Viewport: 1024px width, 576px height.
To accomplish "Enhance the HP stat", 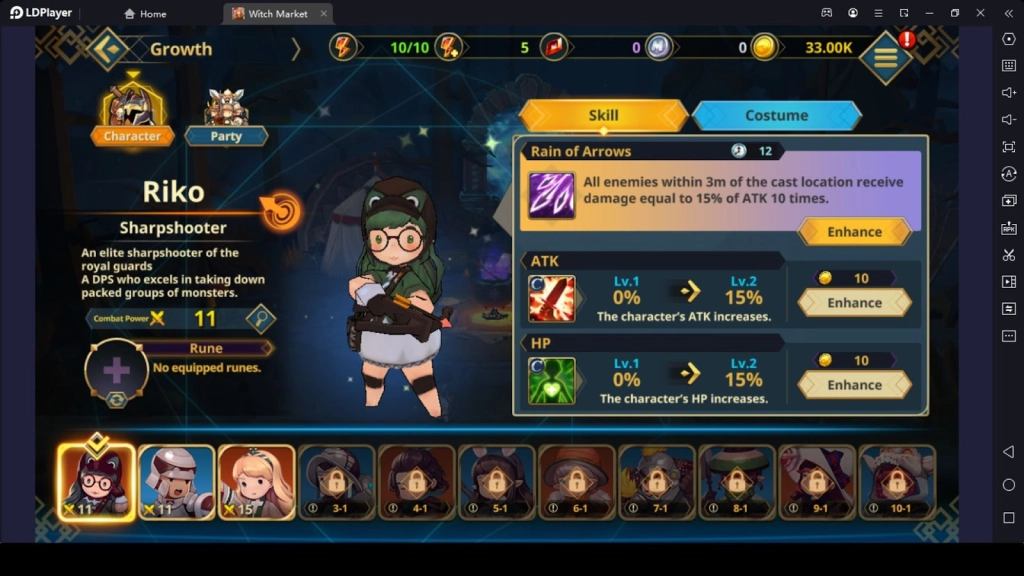I will point(854,385).
